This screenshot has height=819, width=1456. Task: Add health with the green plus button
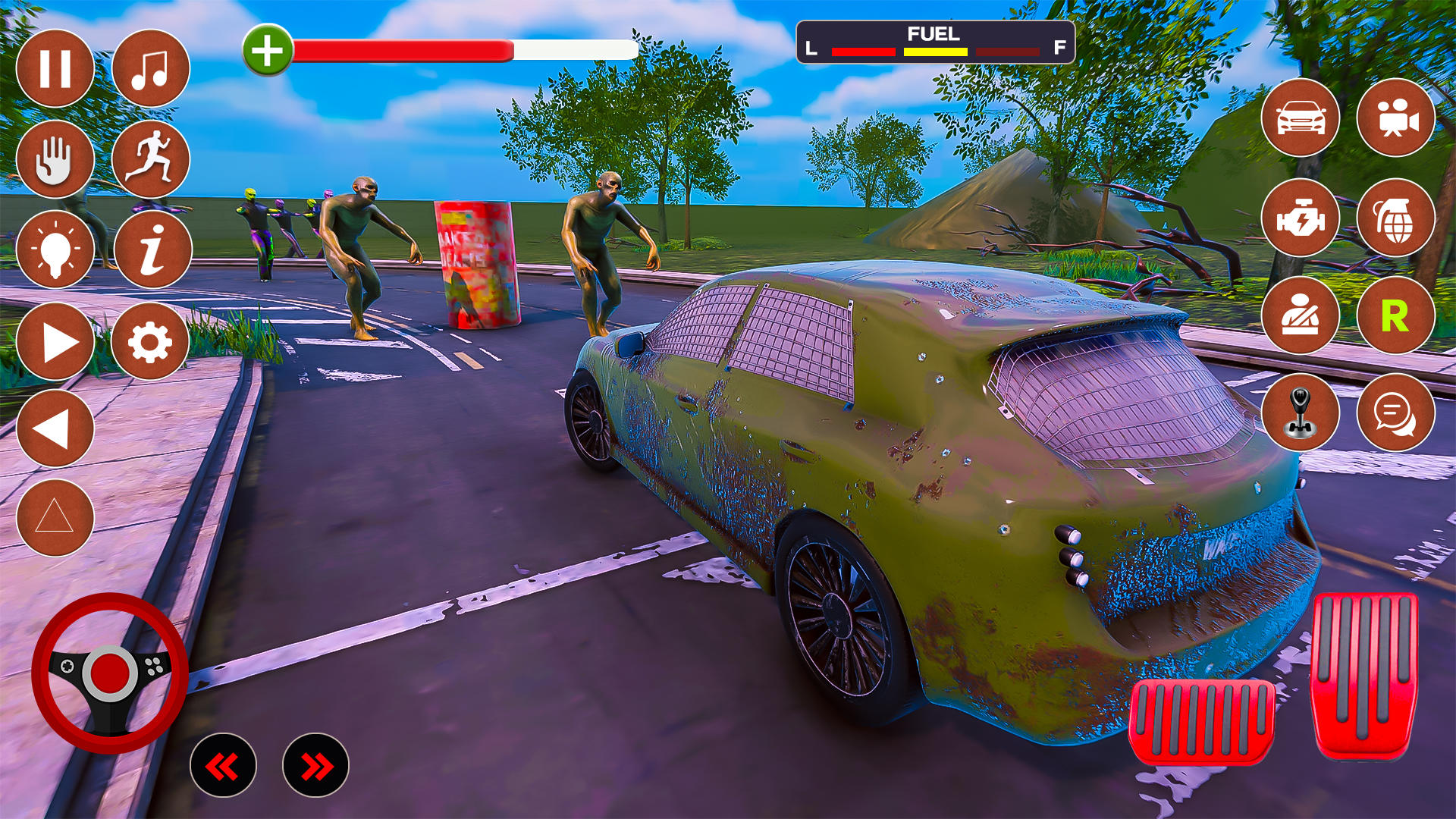click(x=268, y=51)
